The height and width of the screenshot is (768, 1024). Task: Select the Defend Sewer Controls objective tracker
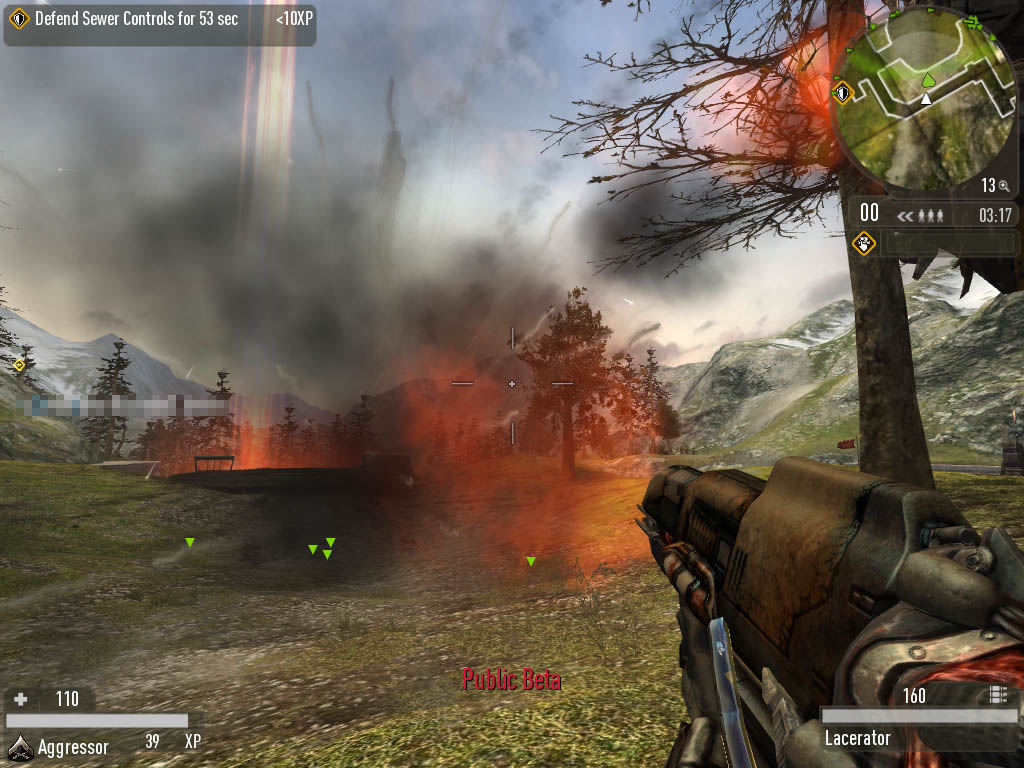[x=159, y=21]
